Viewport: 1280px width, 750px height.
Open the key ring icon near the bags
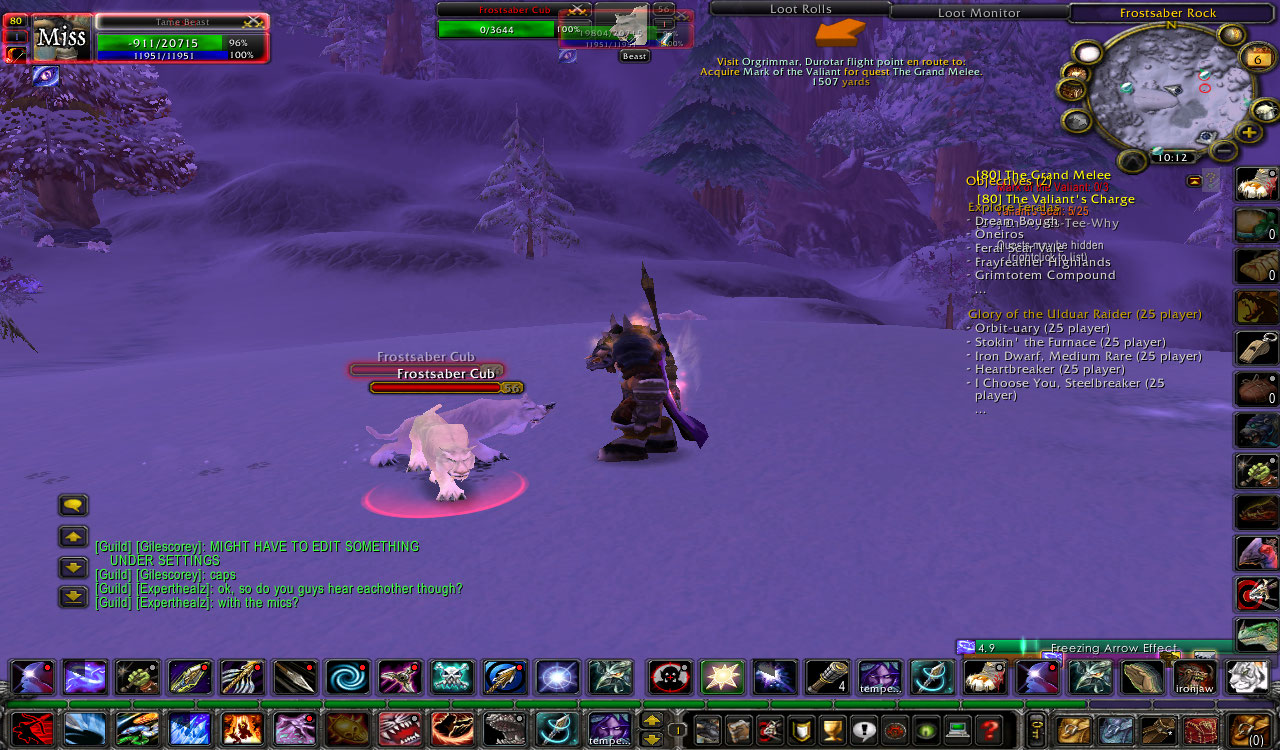(x=1035, y=730)
